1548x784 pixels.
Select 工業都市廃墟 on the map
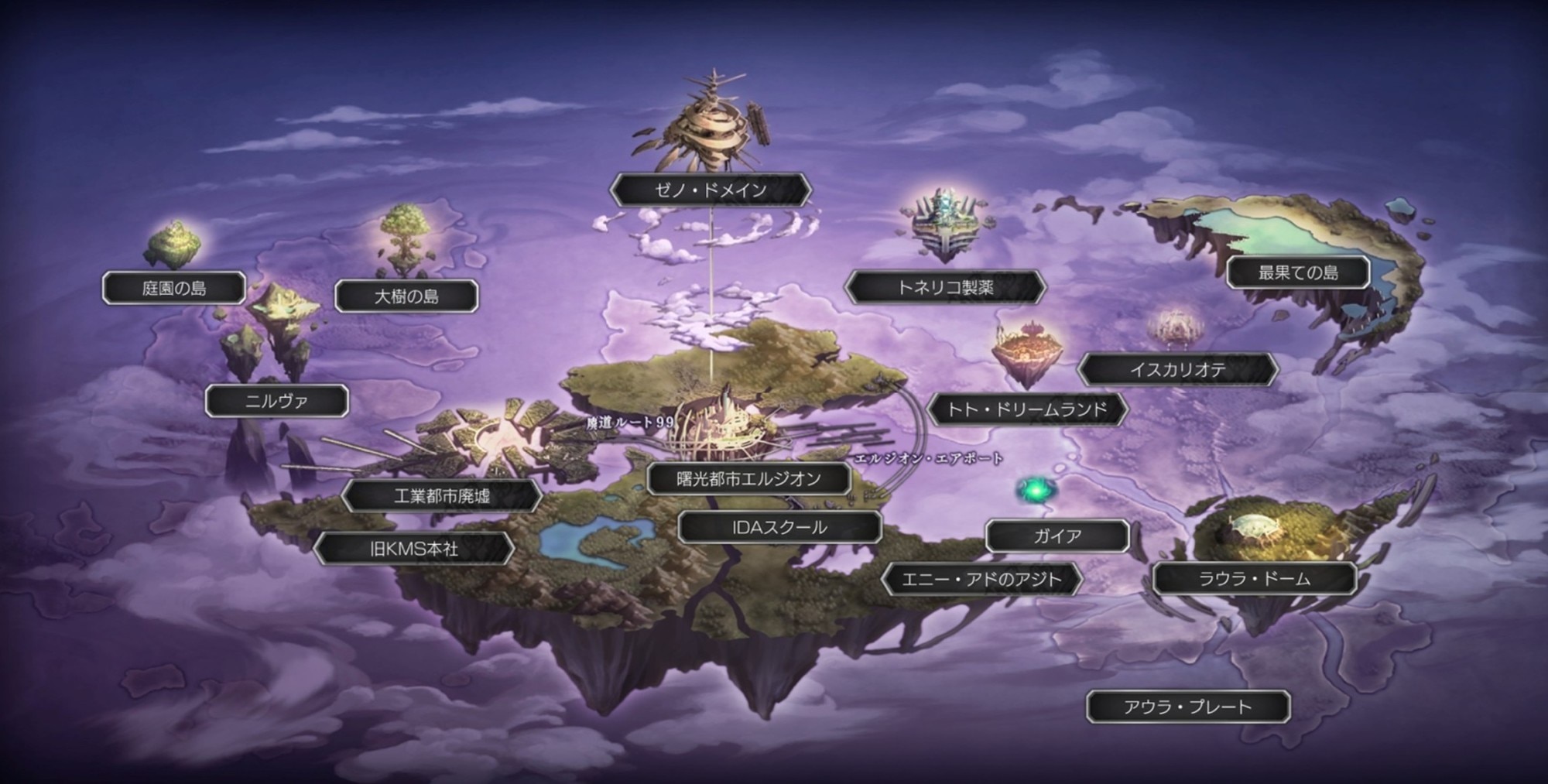click(x=441, y=496)
